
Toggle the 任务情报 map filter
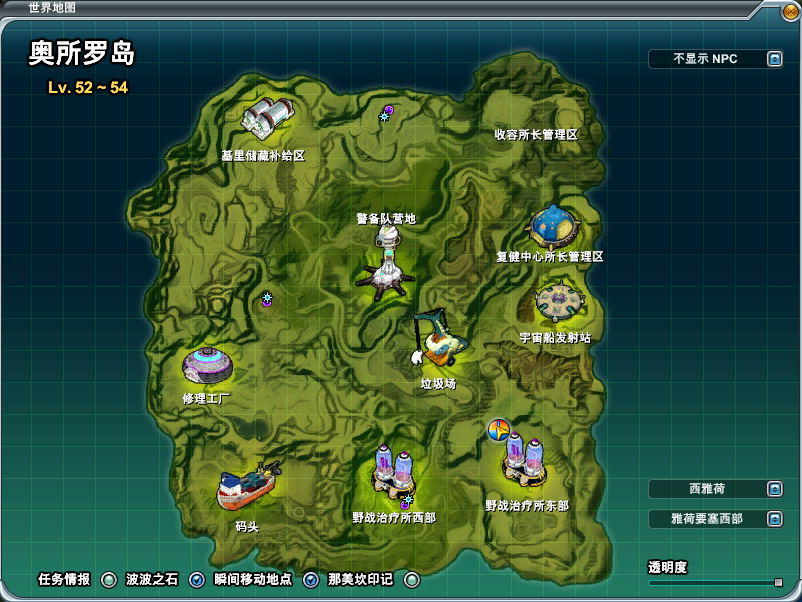109,580
